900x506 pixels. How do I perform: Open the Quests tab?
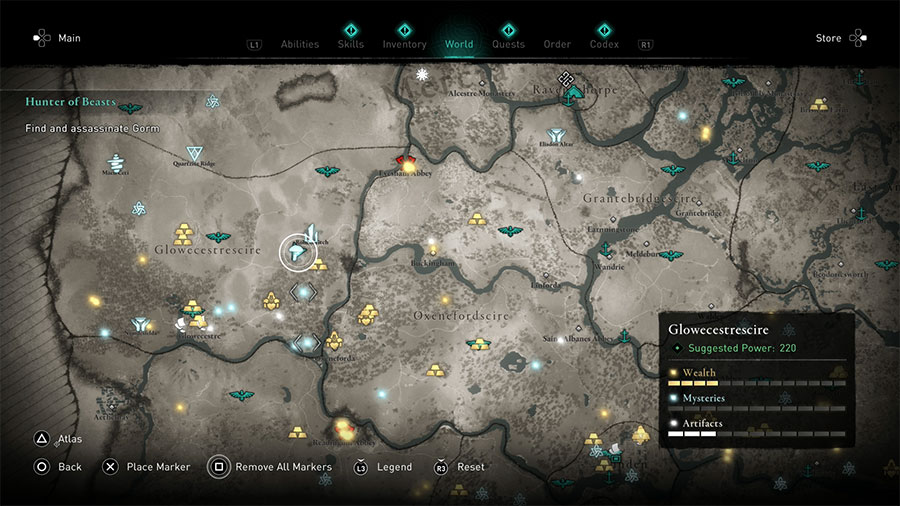click(x=508, y=44)
